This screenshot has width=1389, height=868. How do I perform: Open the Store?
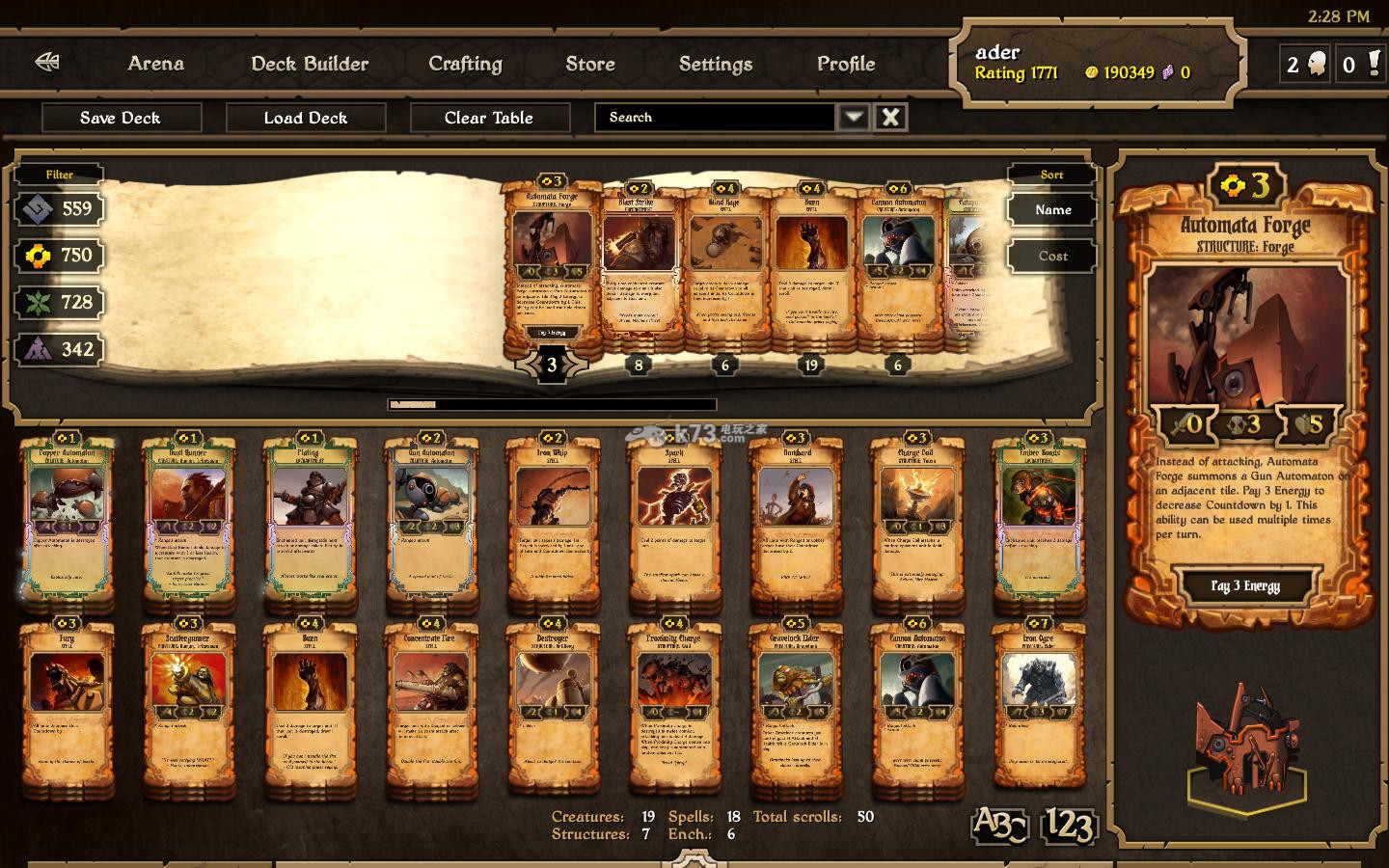589,64
